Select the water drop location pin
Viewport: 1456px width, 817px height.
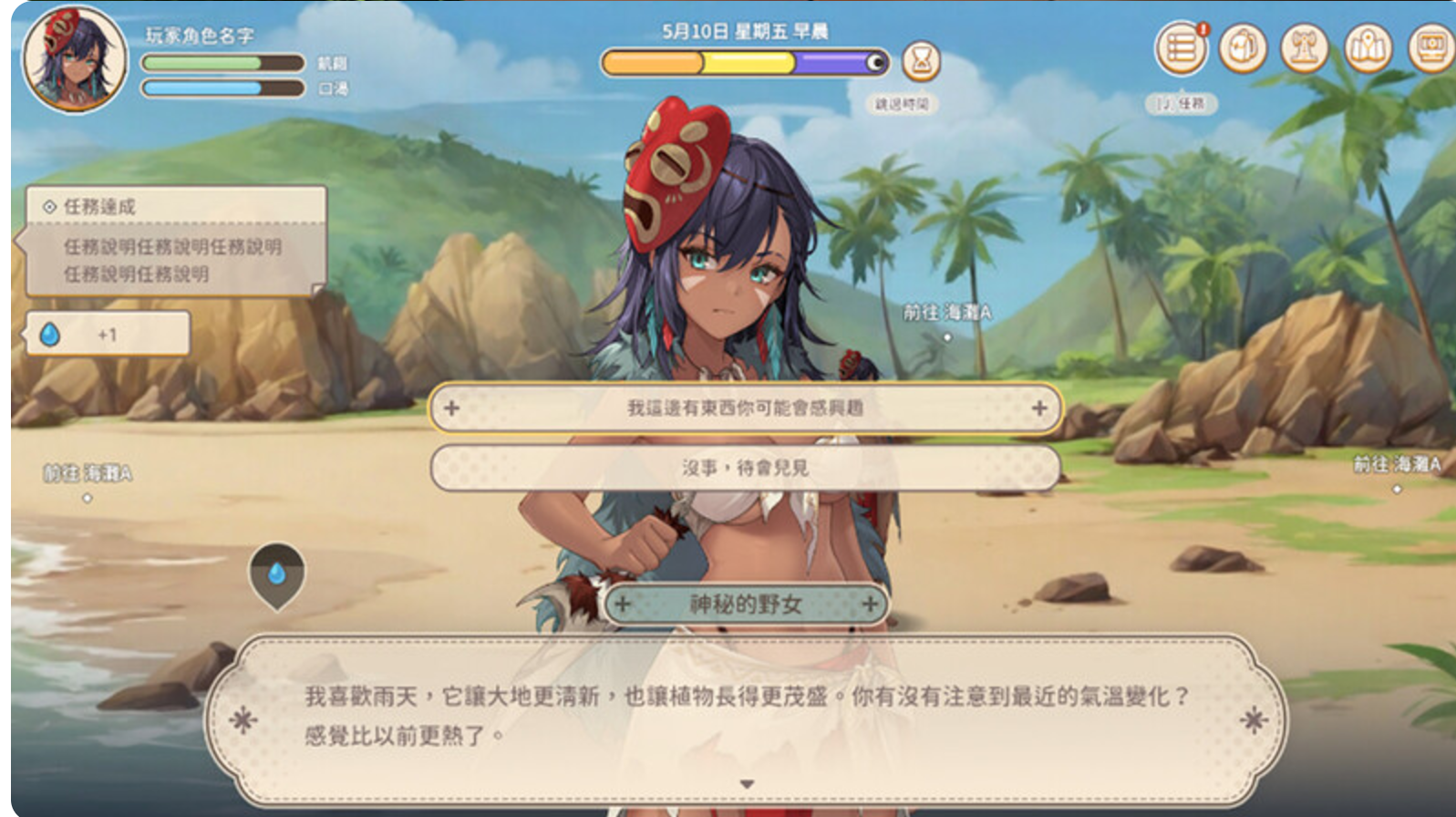277,574
